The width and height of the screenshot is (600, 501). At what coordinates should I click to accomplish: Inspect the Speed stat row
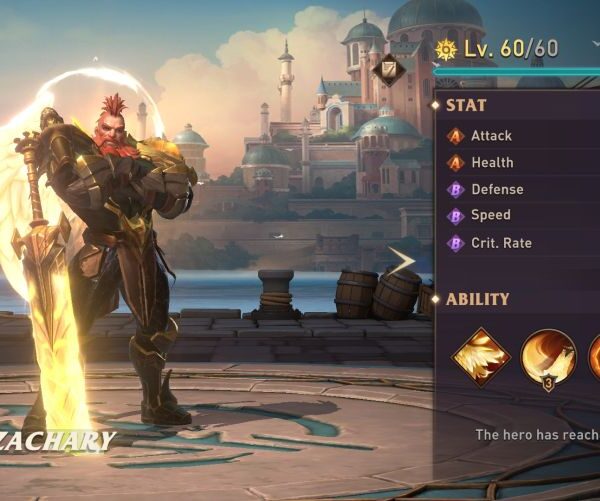[x=490, y=215]
